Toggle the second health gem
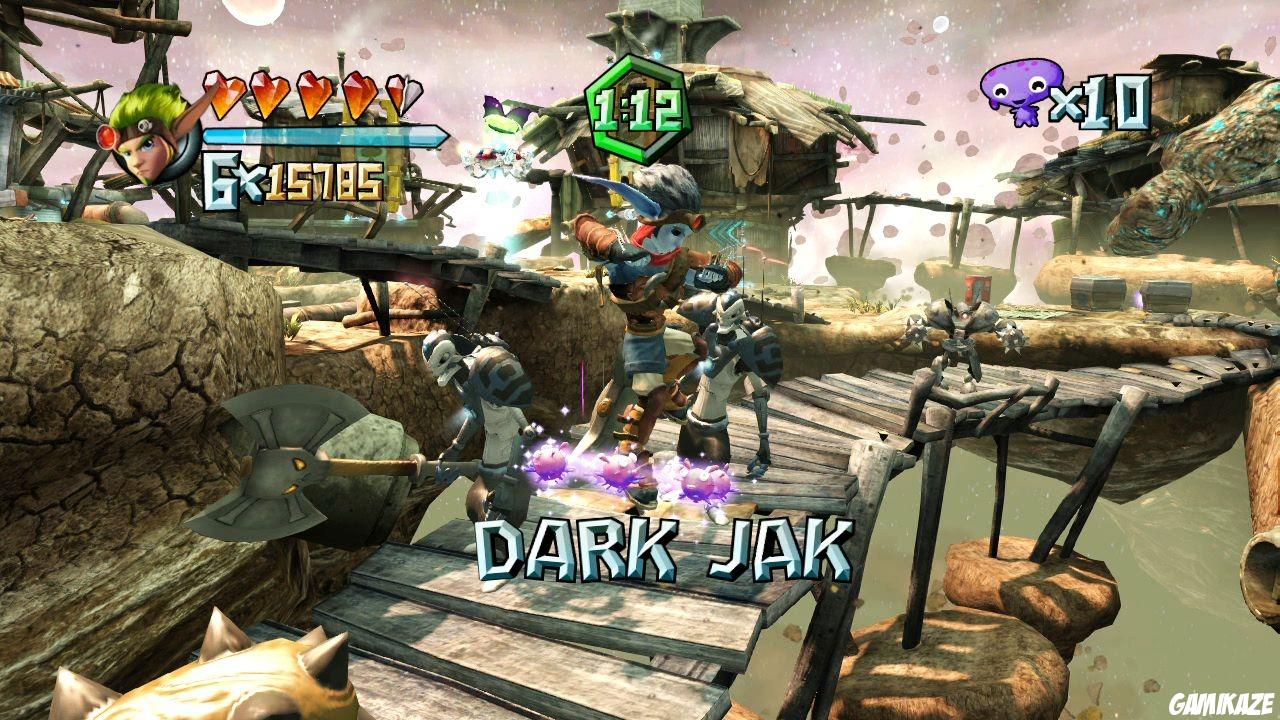This screenshot has width=1280, height=720. pyautogui.click(x=271, y=95)
